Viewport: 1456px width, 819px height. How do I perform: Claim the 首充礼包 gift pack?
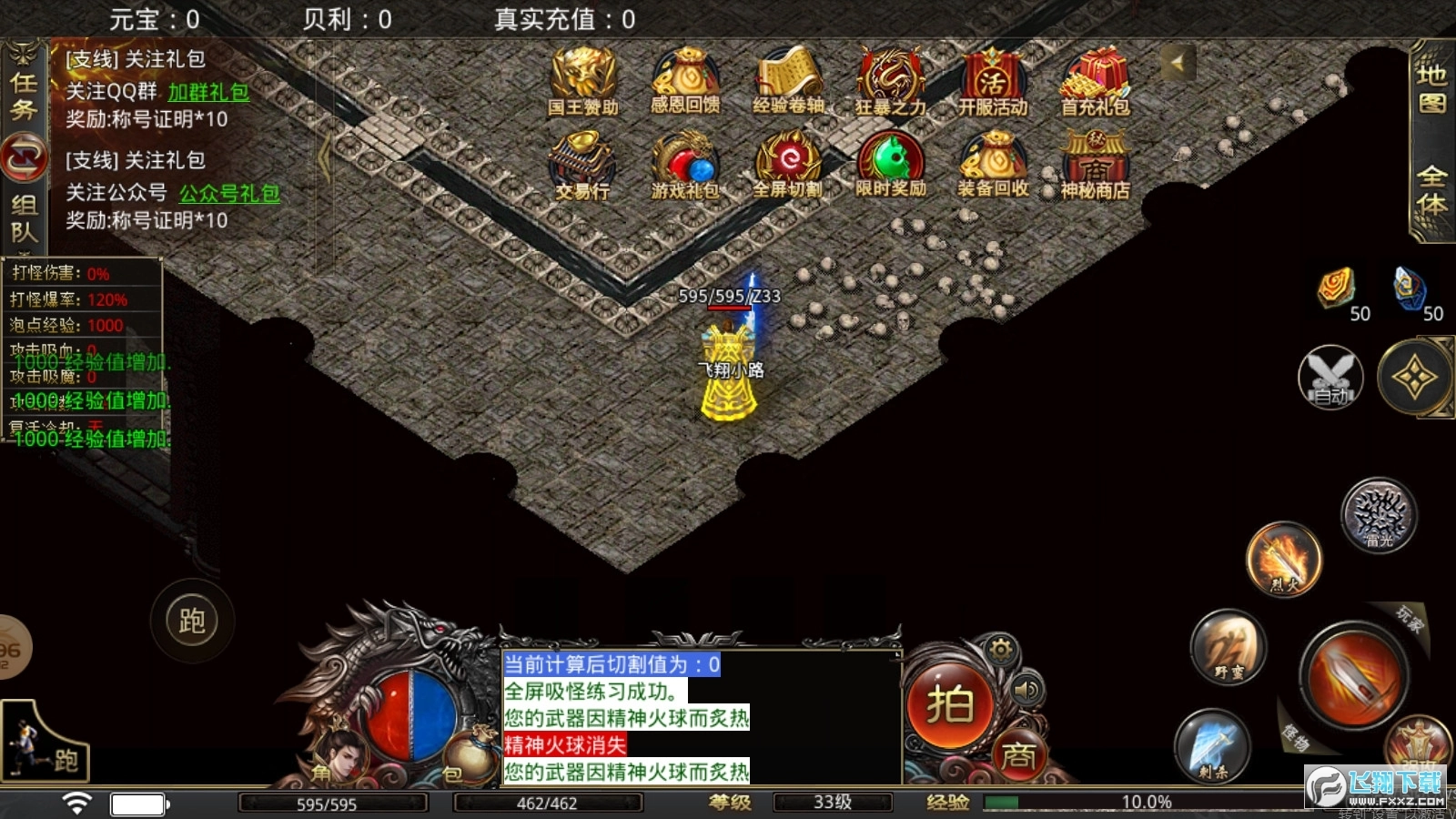pos(1095,80)
